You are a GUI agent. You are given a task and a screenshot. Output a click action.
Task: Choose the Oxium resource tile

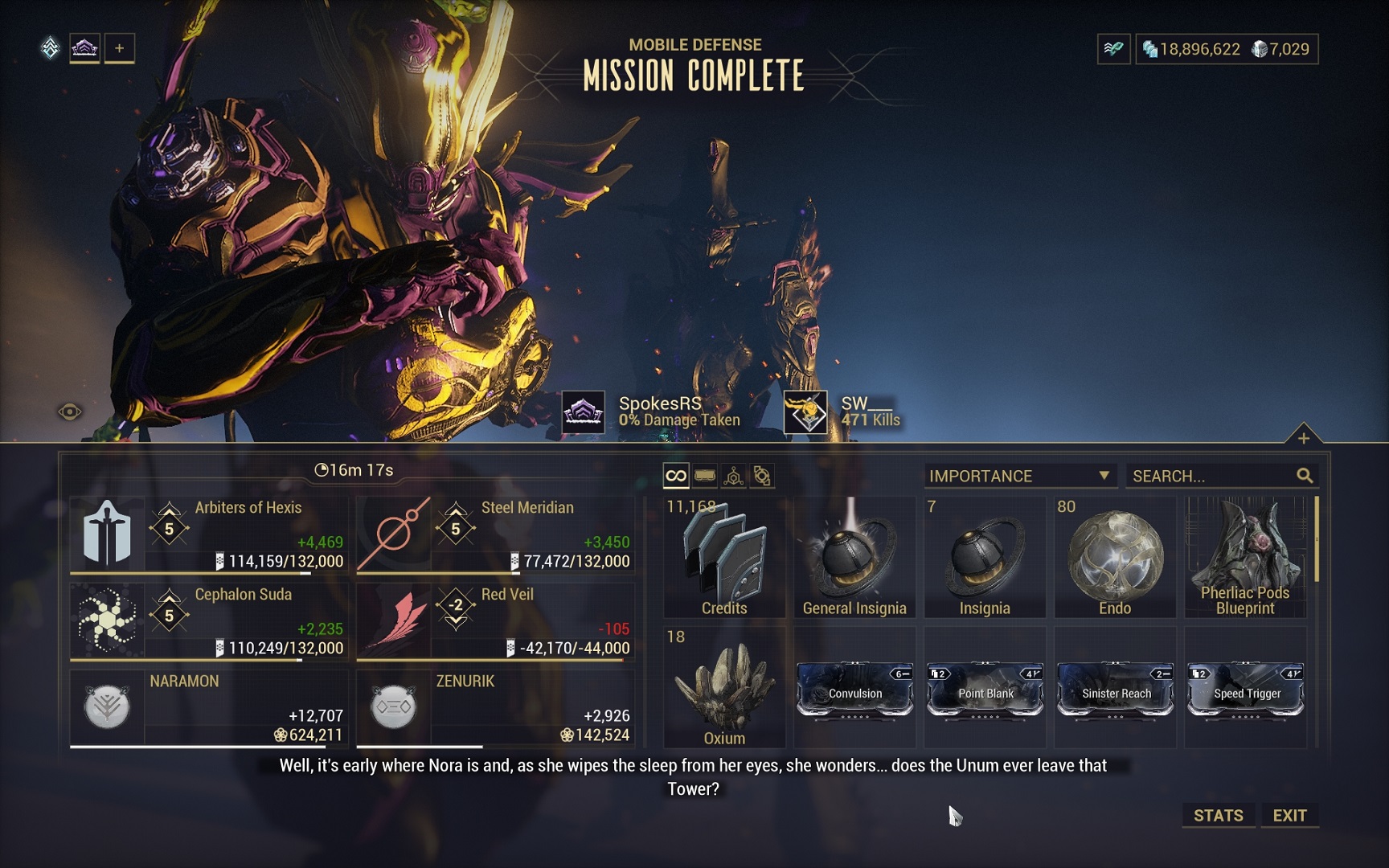coord(724,687)
